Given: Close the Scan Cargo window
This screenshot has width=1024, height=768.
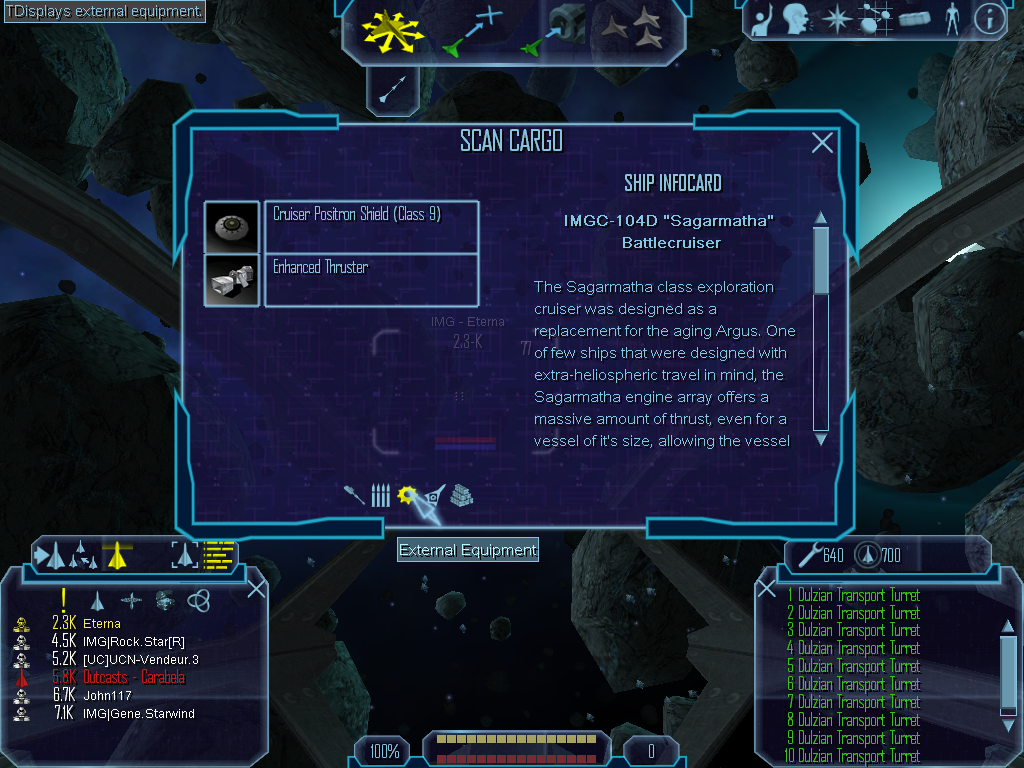Looking at the screenshot, I should pyautogui.click(x=822, y=143).
